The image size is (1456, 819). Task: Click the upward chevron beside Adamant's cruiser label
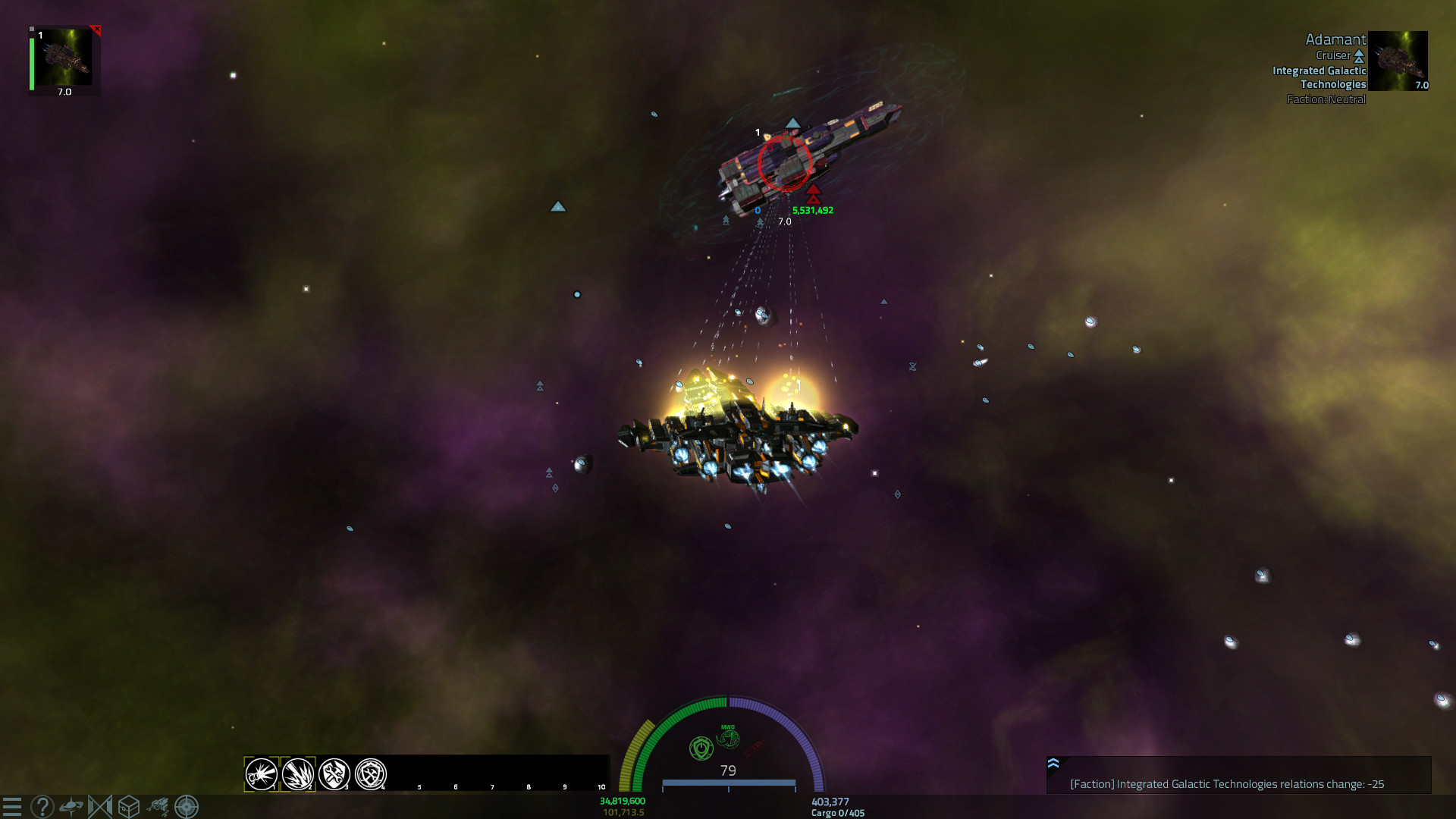coord(1358,55)
